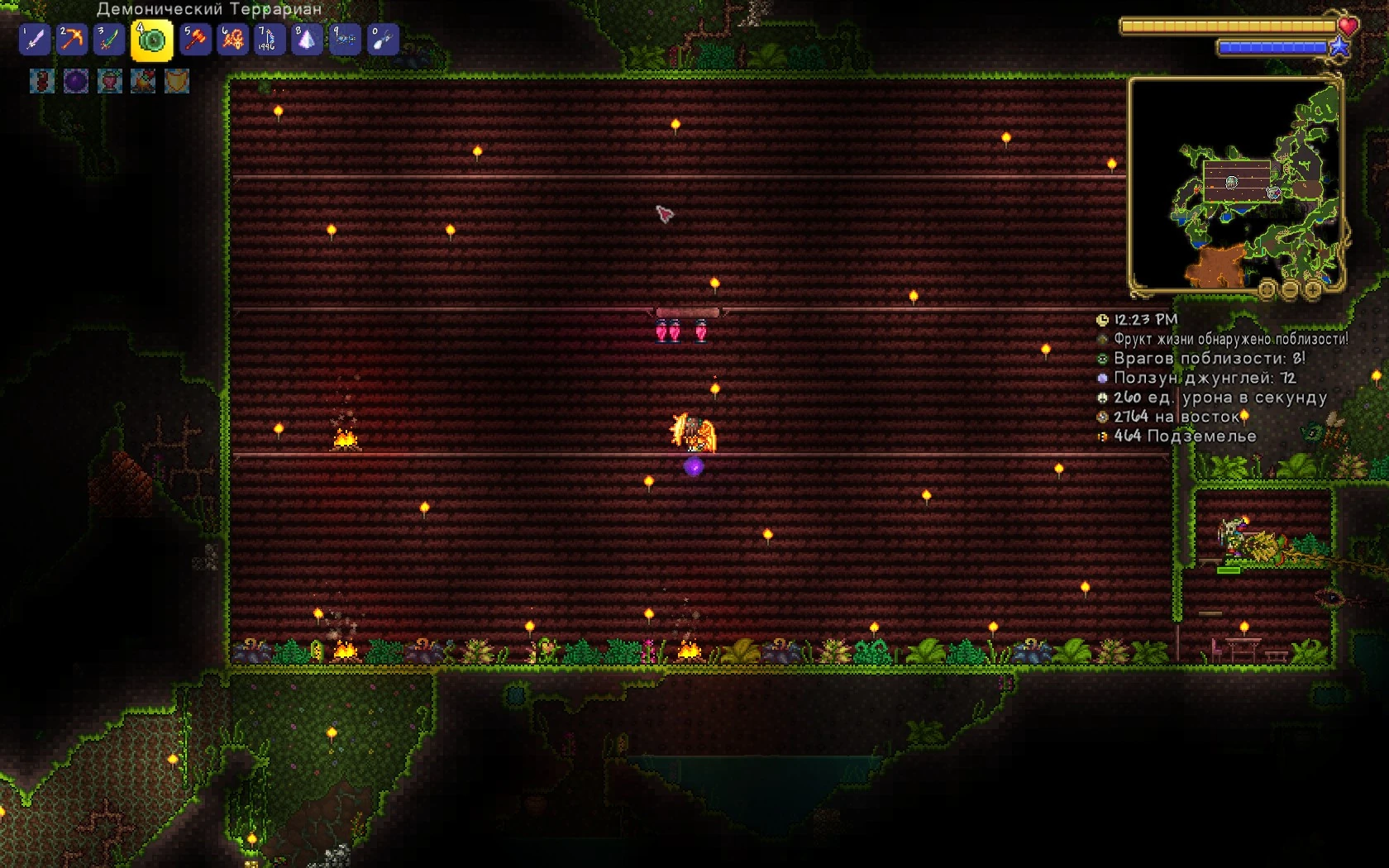The image size is (1389, 868).
Task: Click the golden shield buff icon
Action: coord(177,81)
